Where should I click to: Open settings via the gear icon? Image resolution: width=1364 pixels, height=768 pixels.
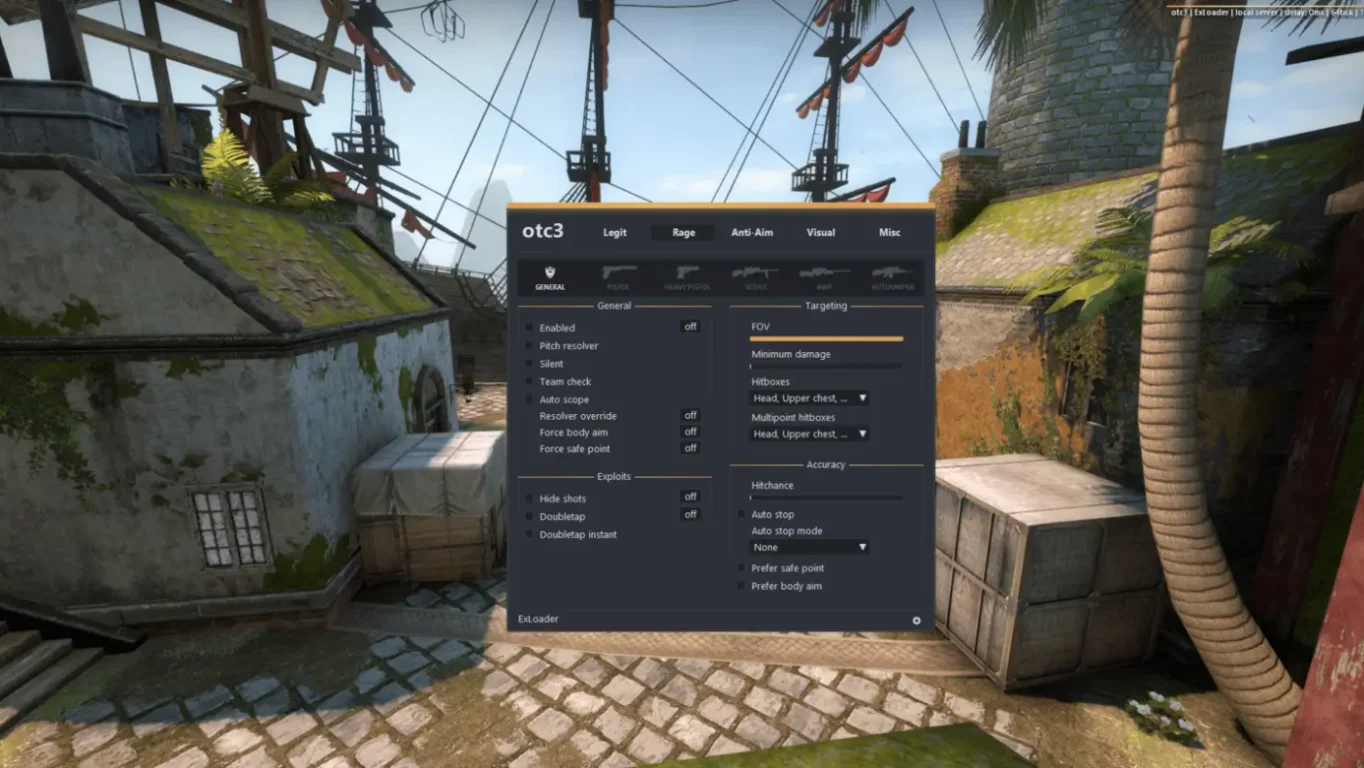coord(916,620)
